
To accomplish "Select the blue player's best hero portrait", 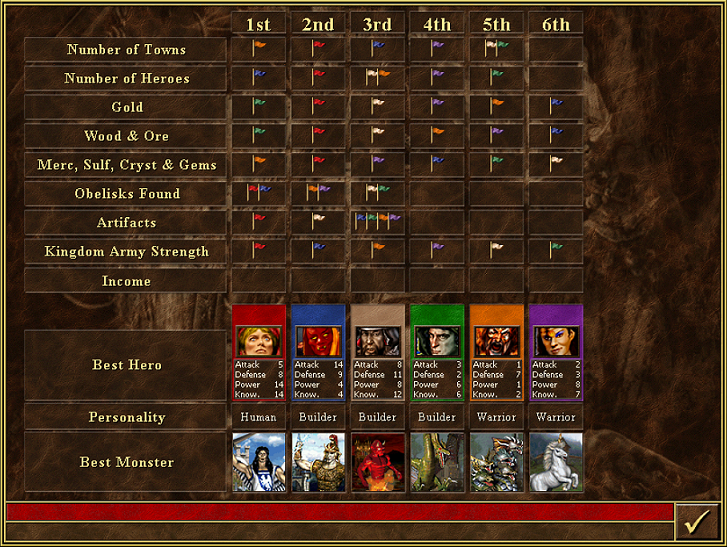I will tap(319, 341).
